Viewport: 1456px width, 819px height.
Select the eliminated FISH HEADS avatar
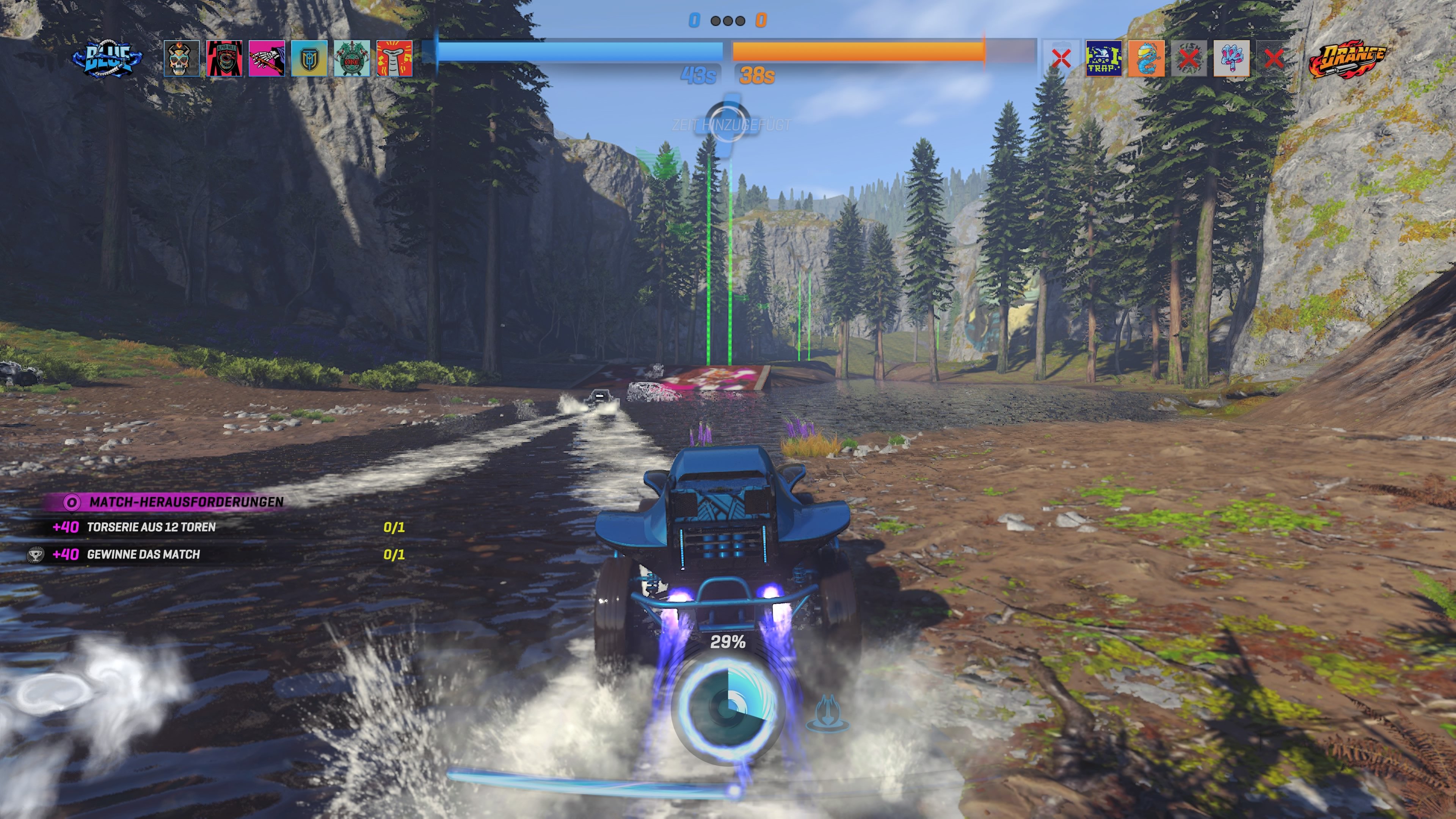tap(1189, 58)
